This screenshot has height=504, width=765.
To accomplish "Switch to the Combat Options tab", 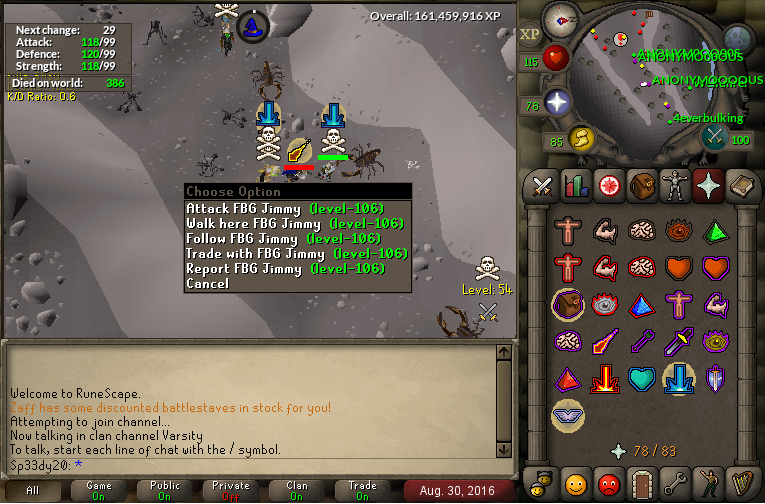I will tap(543, 185).
